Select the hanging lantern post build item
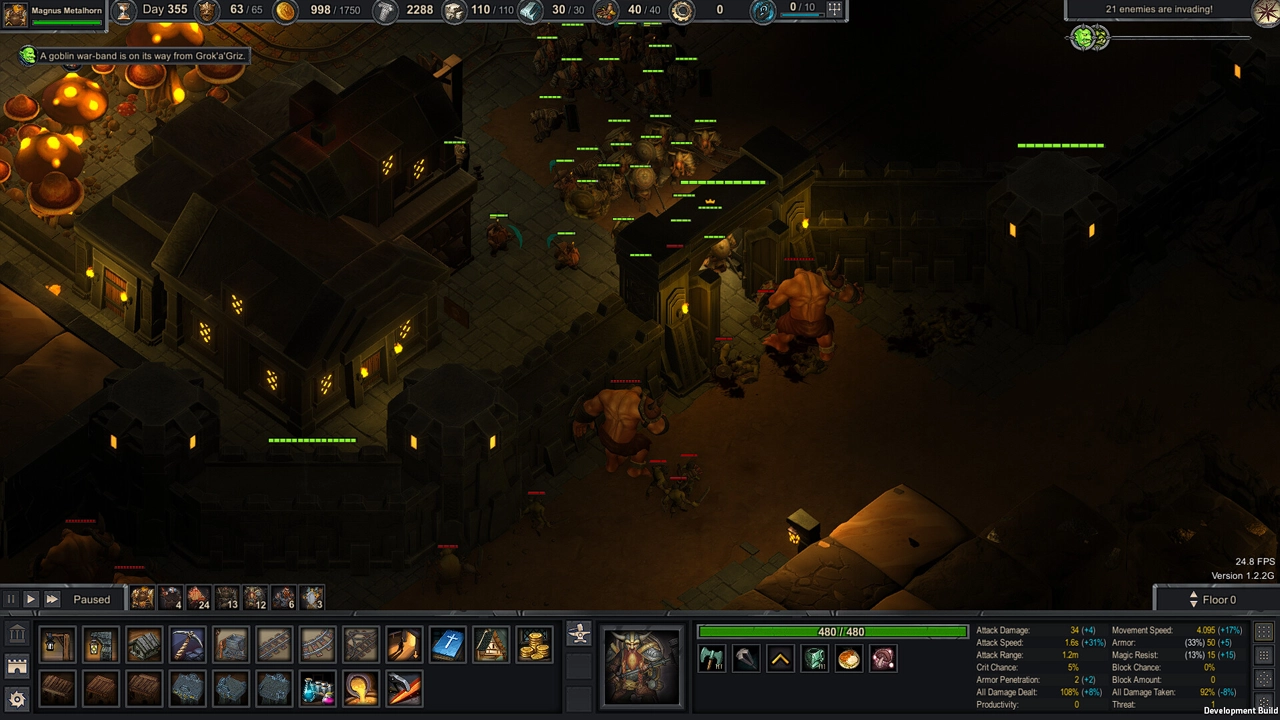1280x720 pixels. [58, 645]
